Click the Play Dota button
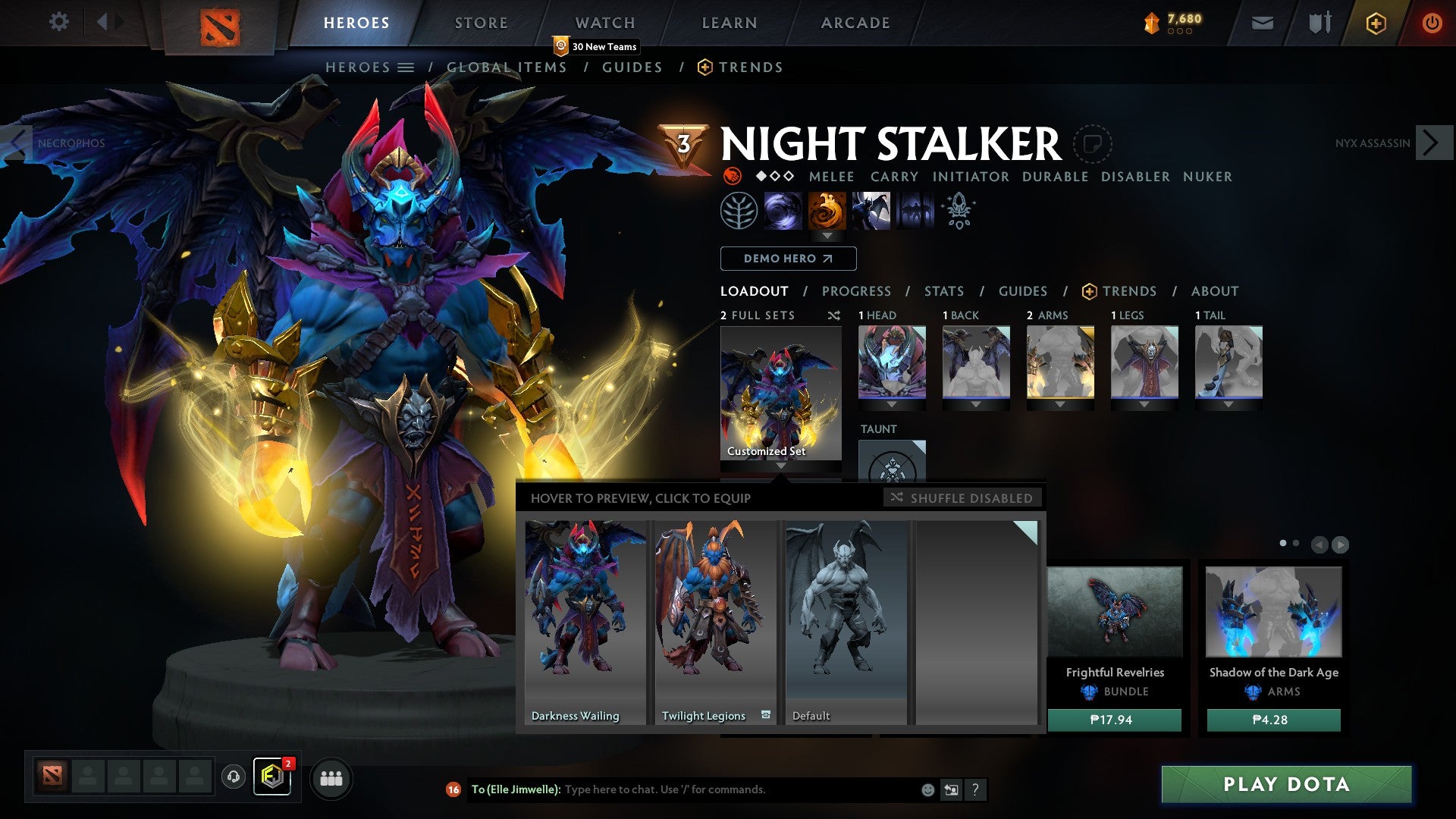Image resolution: width=1456 pixels, height=819 pixels. [1287, 785]
